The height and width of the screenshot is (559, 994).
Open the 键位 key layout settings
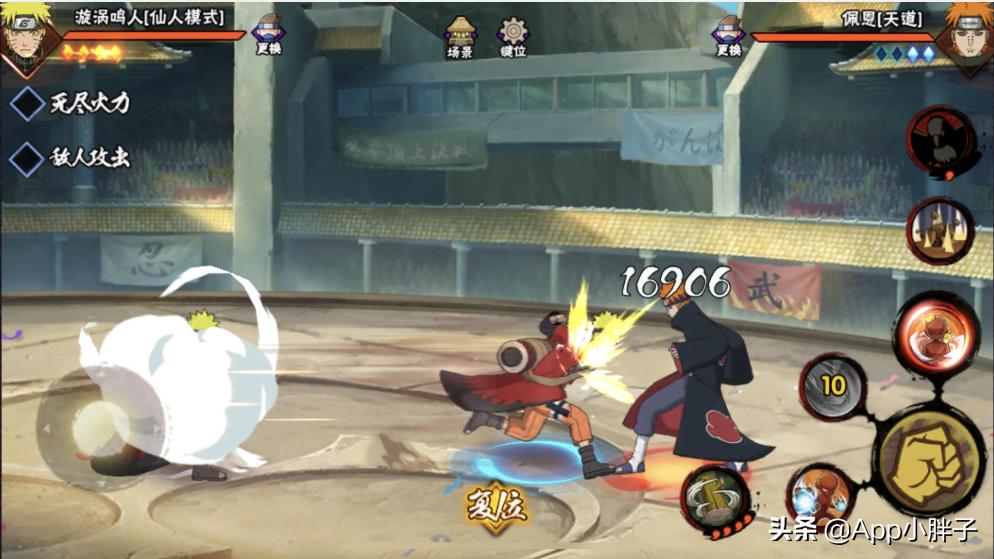pyautogui.click(x=513, y=36)
